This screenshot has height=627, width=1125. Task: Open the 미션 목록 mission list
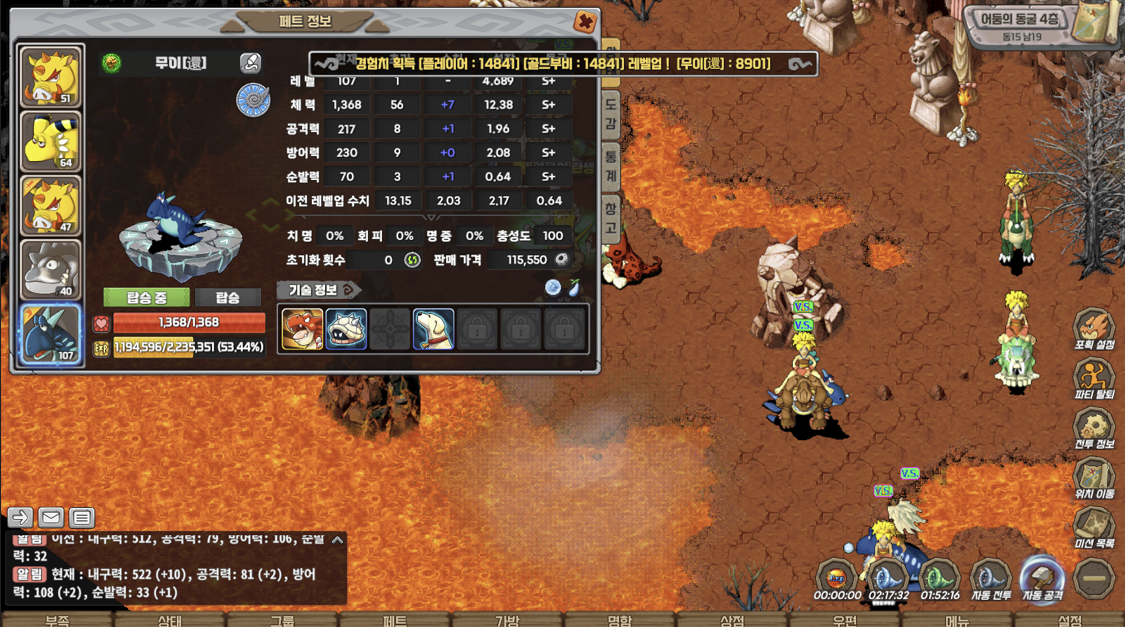click(x=1094, y=528)
